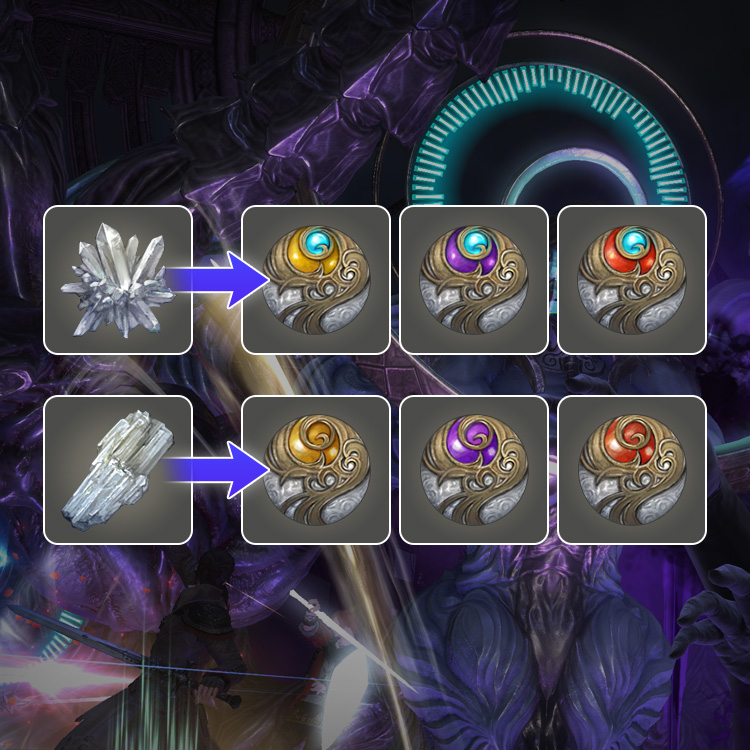The width and height of the screenshot is (750, 750).
Task: Choose the purple materia with cyan swirl
Action: tap(473, 279)
